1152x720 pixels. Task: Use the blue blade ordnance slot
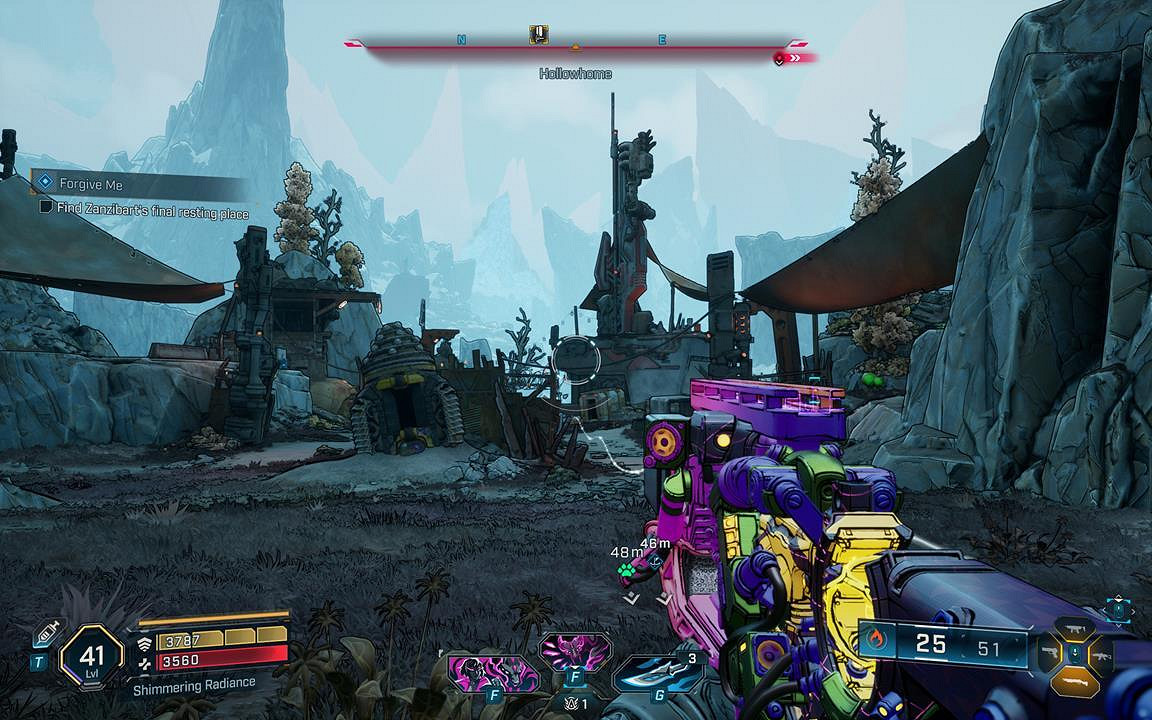(x=653, y=672)
